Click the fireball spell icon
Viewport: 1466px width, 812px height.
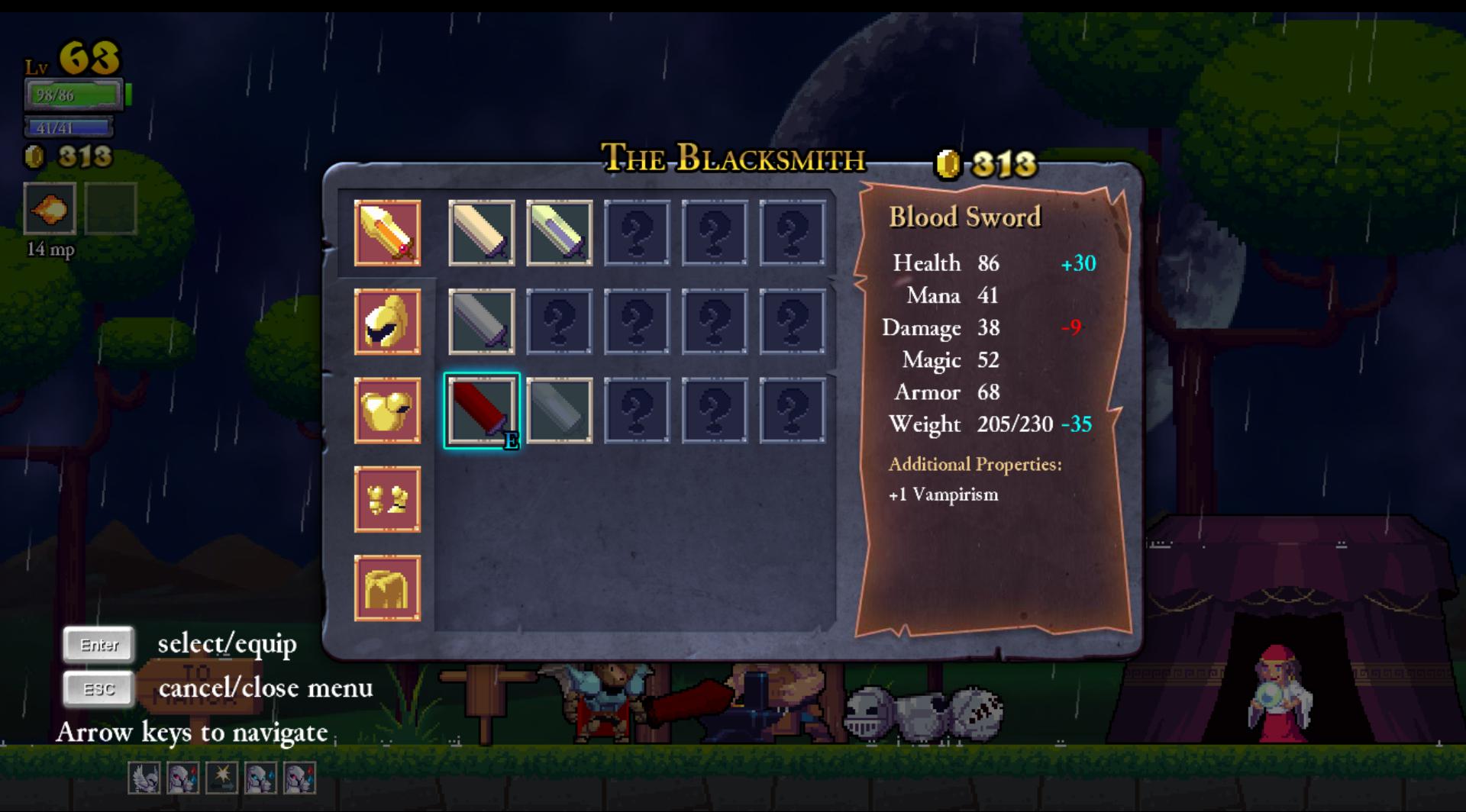tap(50, 208)
